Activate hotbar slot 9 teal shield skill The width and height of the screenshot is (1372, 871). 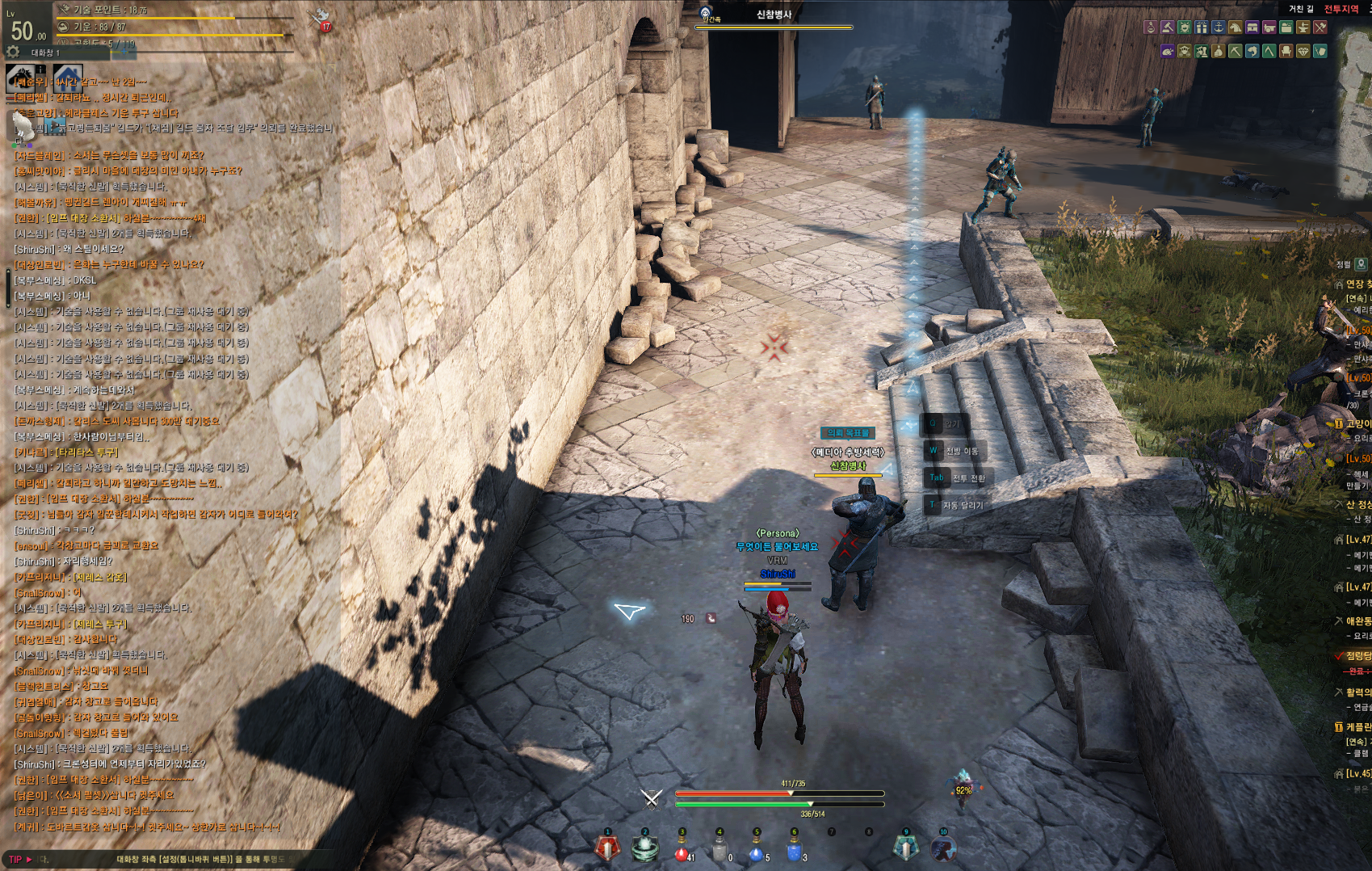coord(905,848)
